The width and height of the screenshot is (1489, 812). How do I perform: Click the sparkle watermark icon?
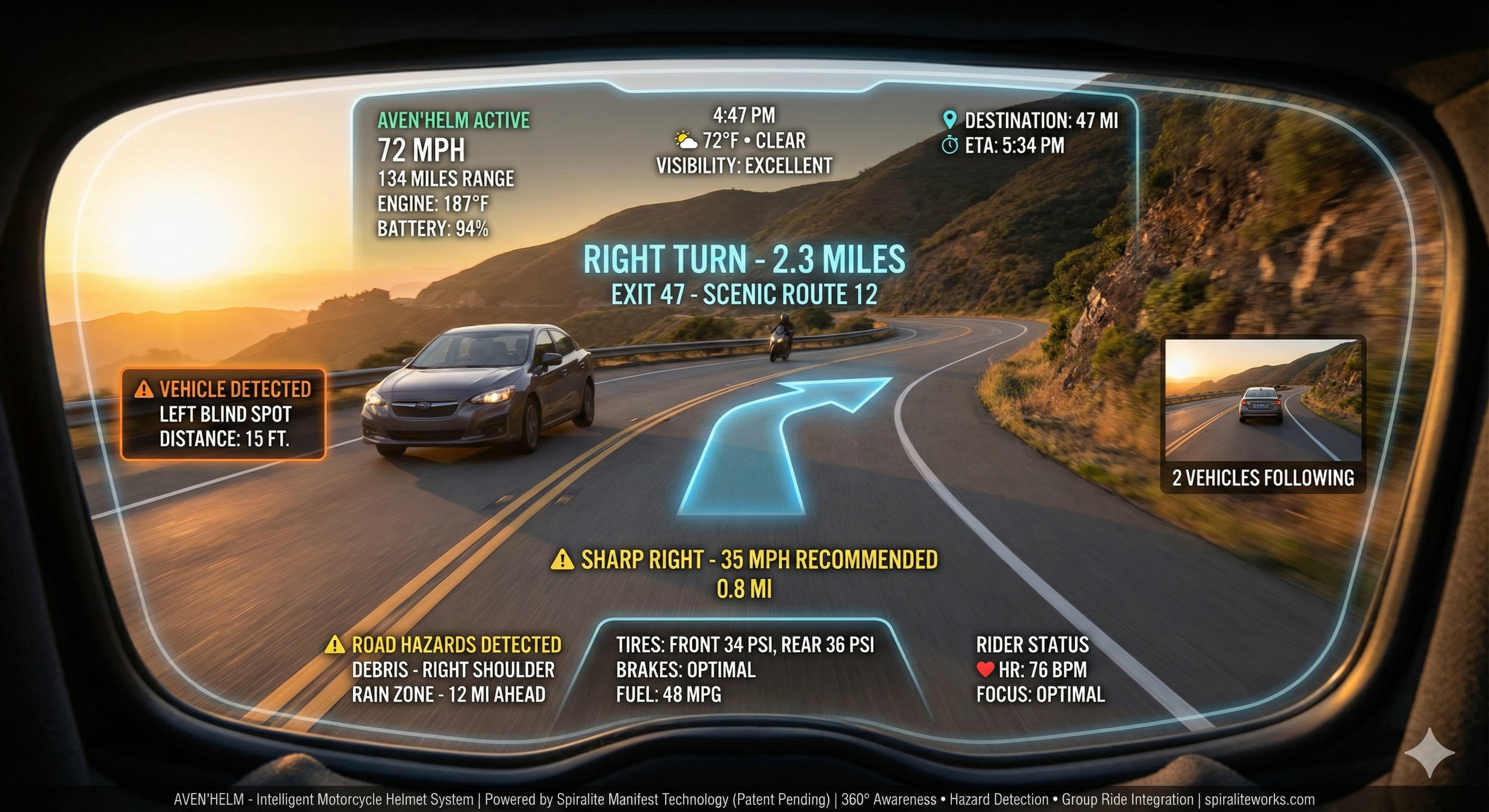tap(1429, 752)
